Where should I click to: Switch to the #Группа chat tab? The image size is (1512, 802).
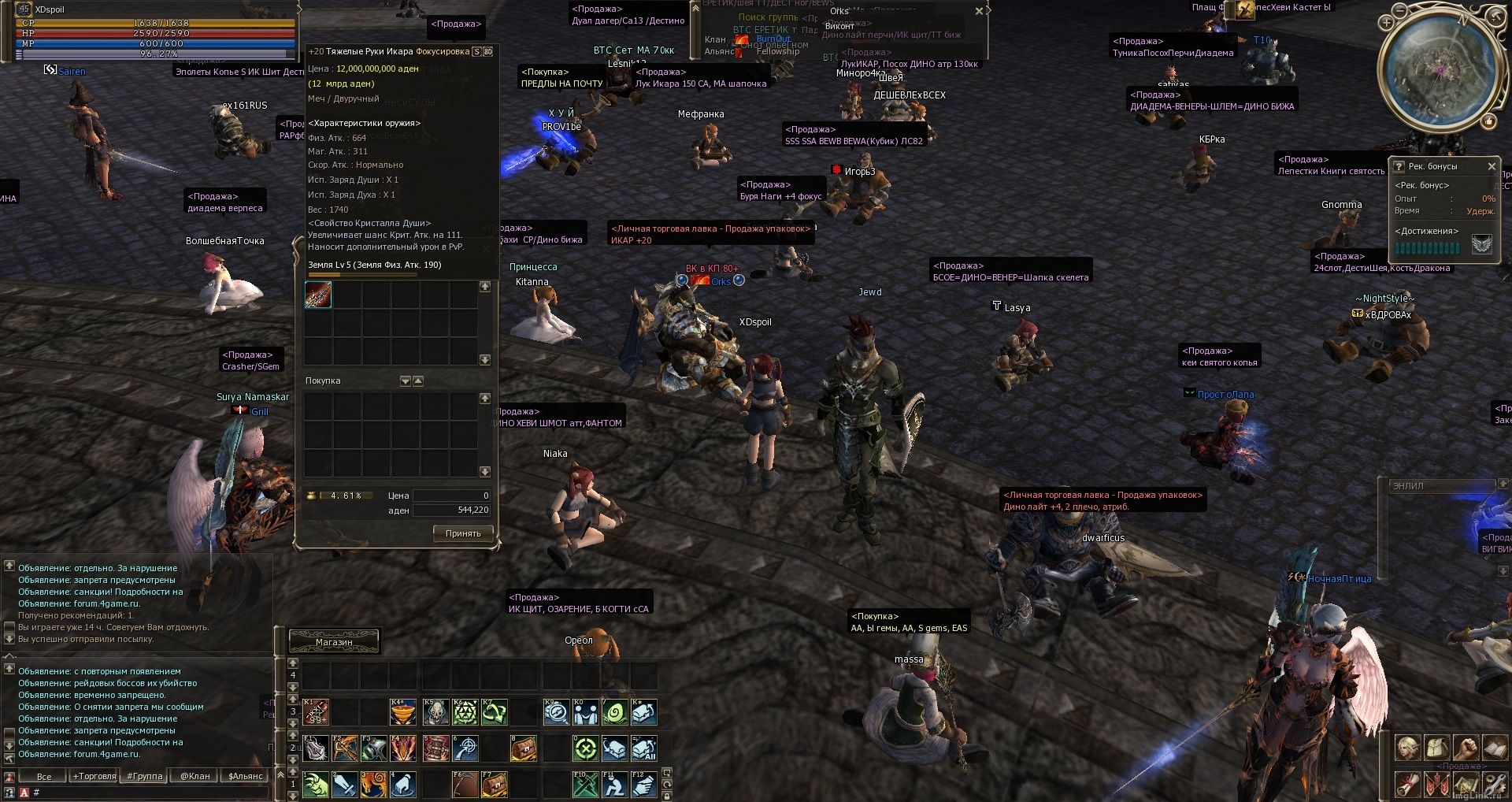(144, 776)
